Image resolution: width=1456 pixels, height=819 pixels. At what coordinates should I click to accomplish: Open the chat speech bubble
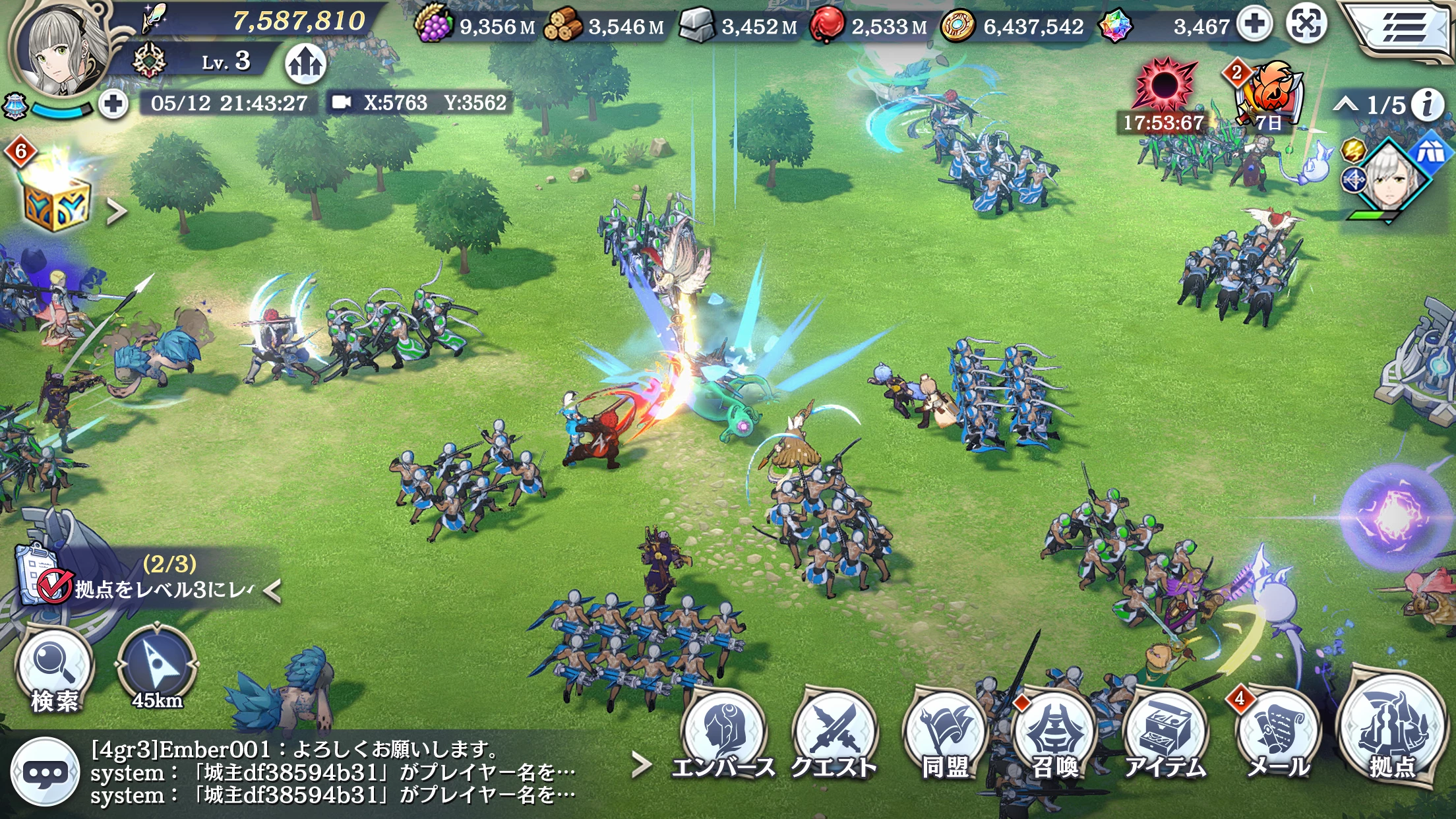[45, 772]
